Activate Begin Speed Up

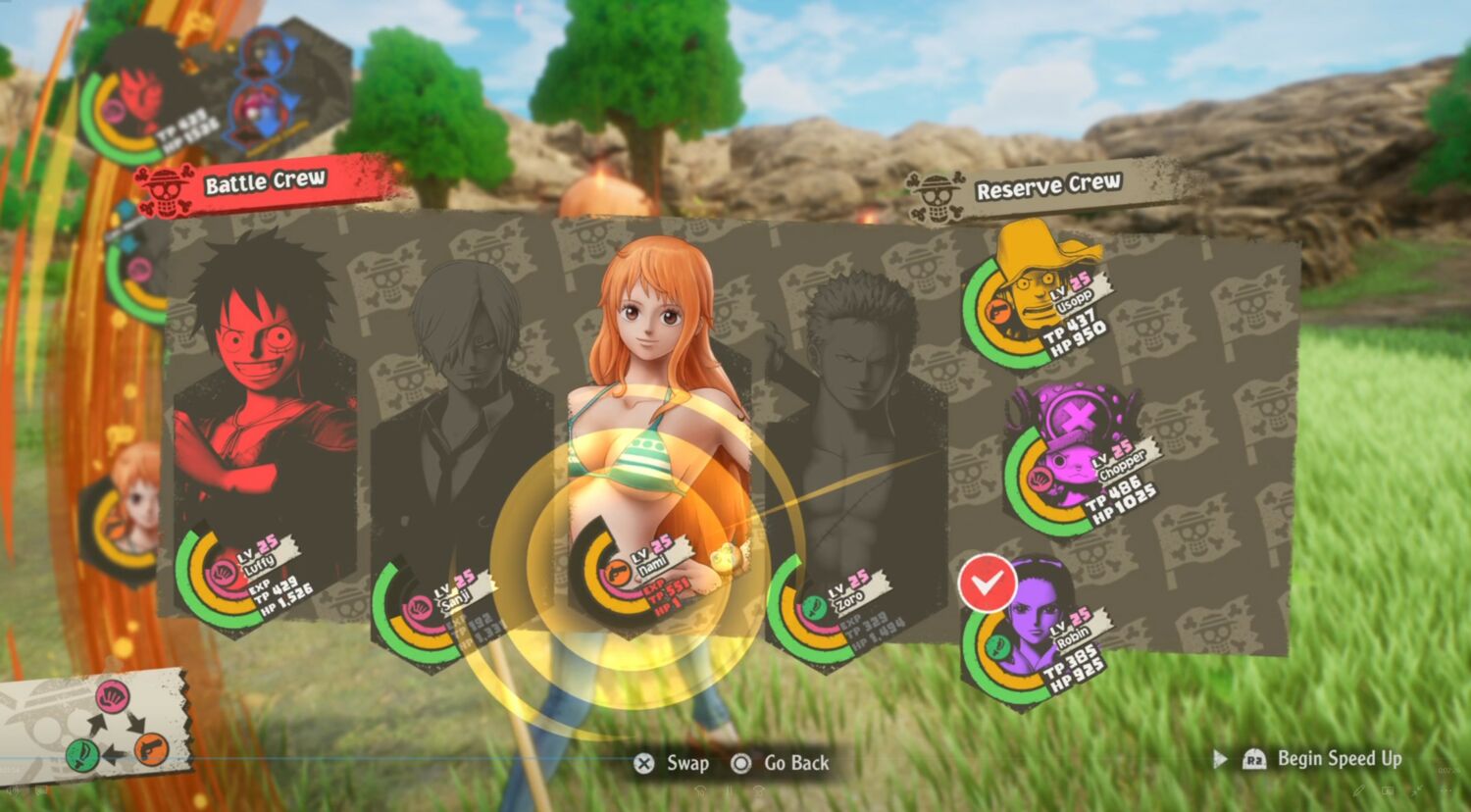[x=1324, y=758]
